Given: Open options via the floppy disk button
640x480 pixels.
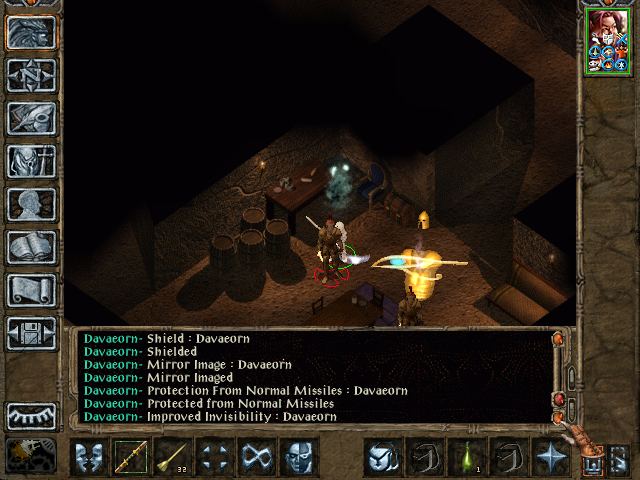Looking at the screenshot, I should pos(31,333).
